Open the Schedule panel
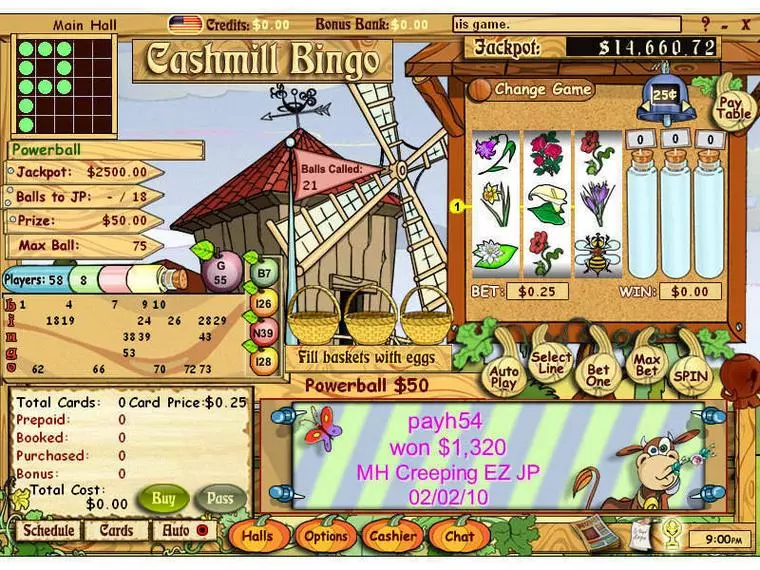The width and height of the screenshot is (760, 570). coord(49,531)
